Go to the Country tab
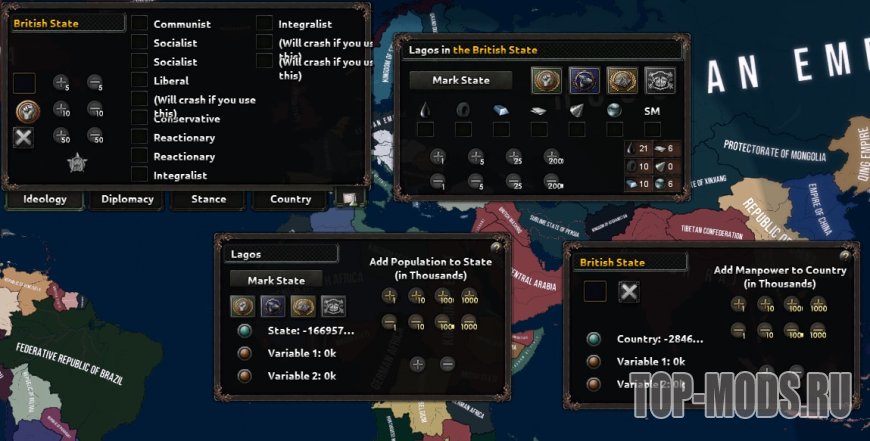The width and height of the screenshot is (870, 441). click(x=290, y=199)
